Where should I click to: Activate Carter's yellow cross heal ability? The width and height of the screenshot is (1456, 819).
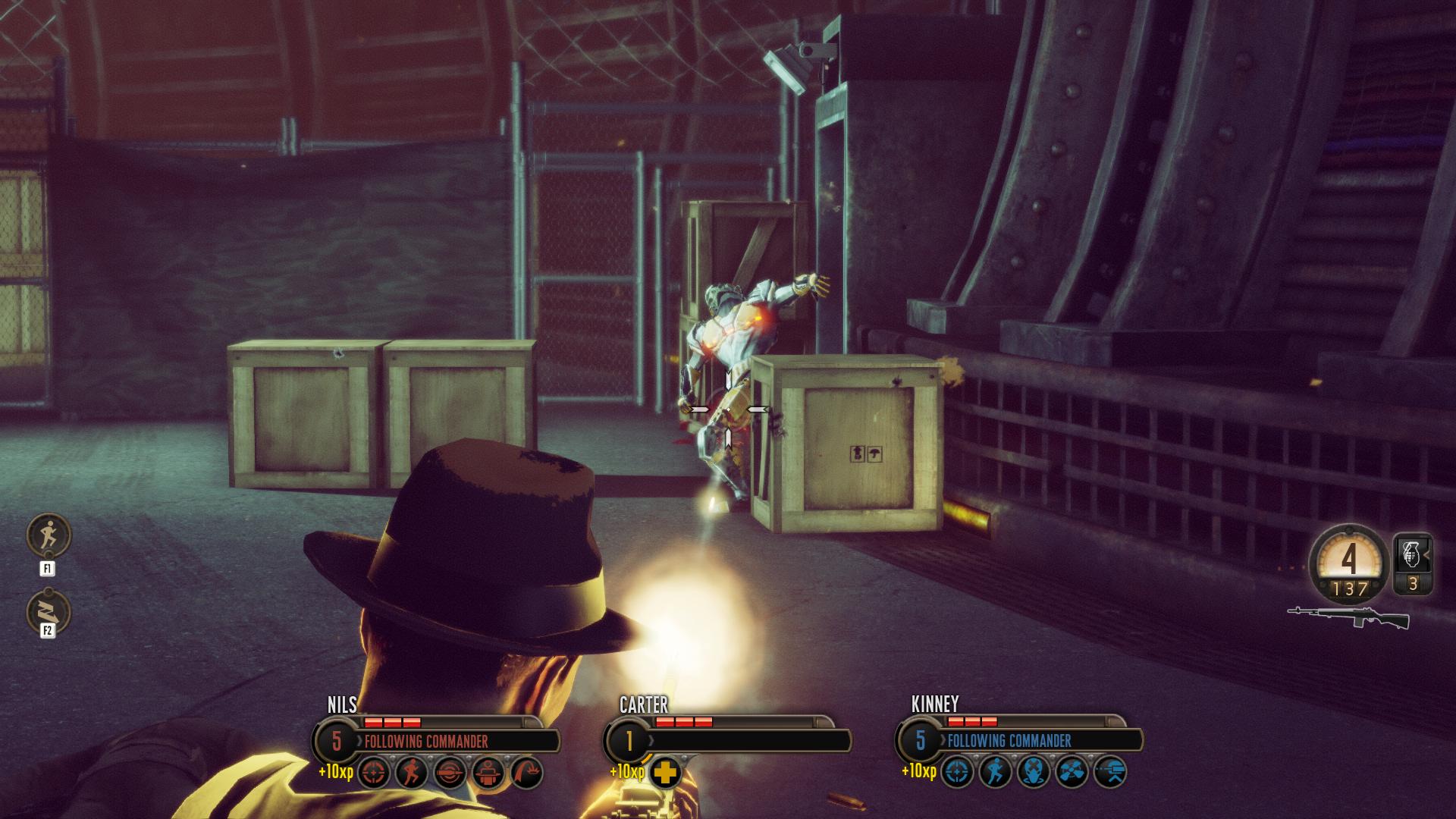coord(665,773)
